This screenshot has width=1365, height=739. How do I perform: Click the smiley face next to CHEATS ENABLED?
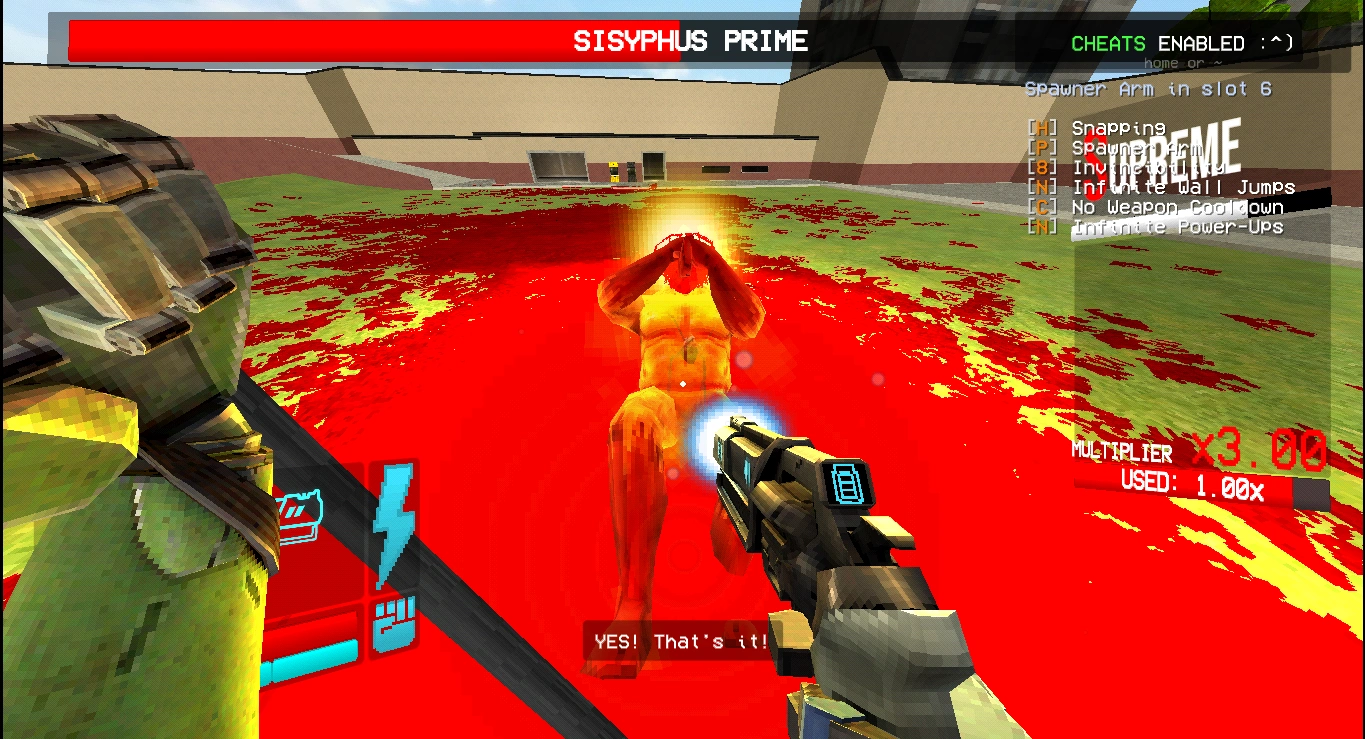(x=1277, y=44)
